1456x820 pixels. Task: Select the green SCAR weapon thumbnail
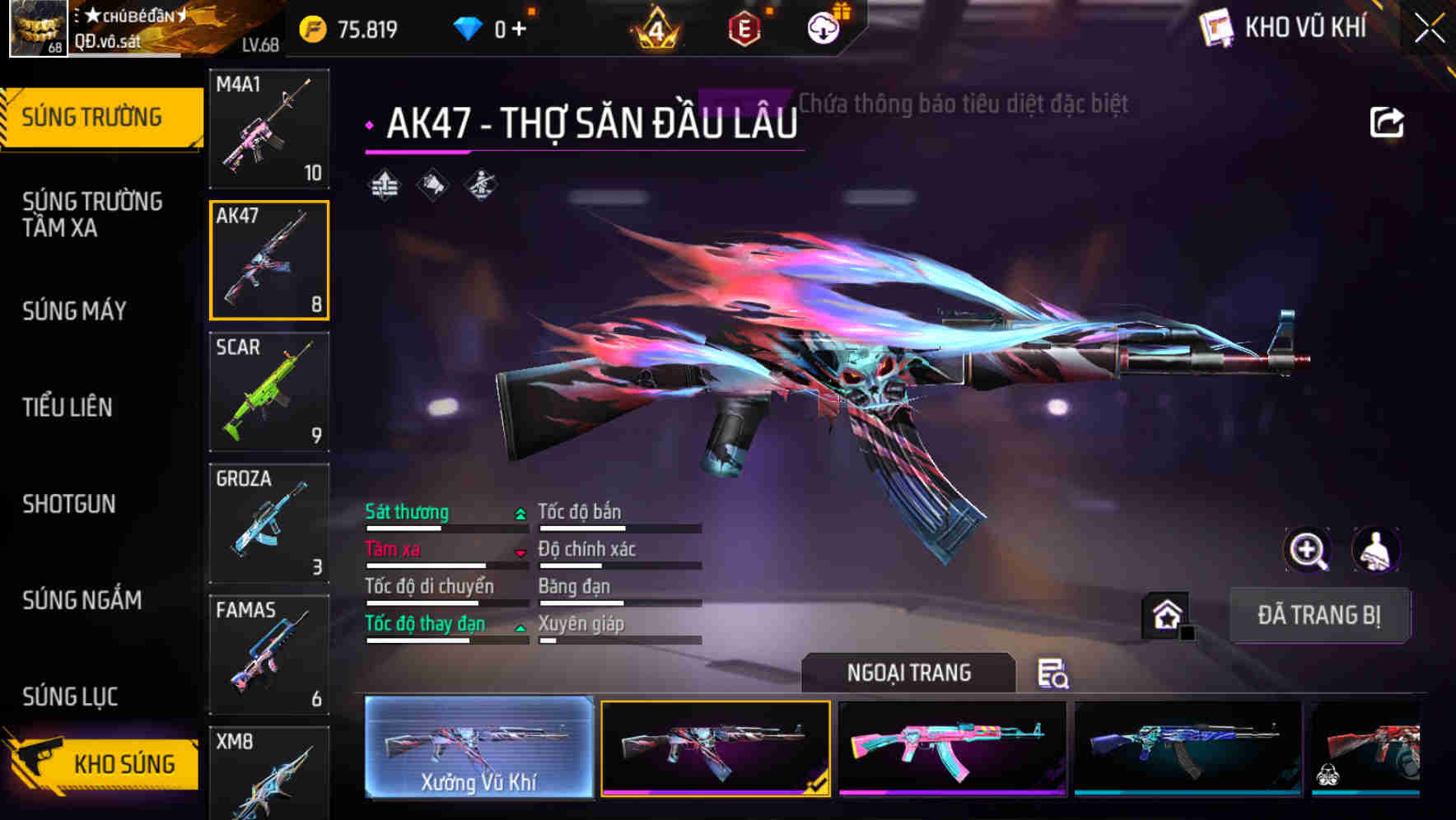[x=269, y=393]
